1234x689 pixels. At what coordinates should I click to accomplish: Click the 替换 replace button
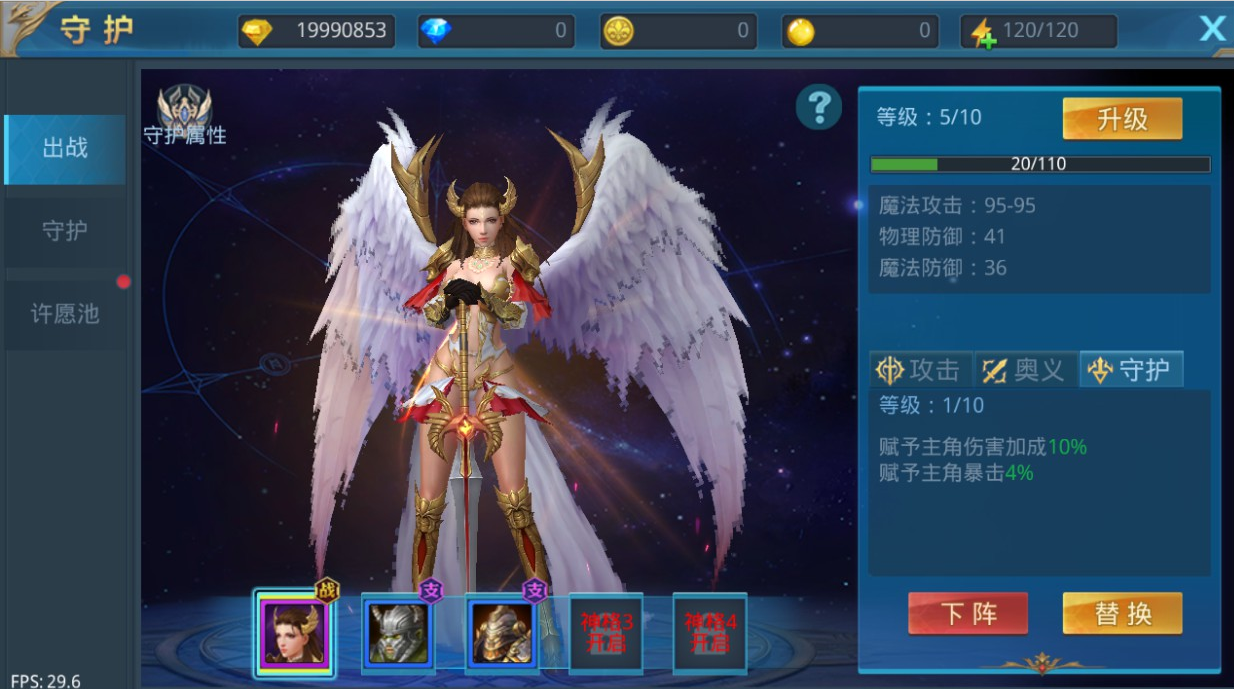1122,613
